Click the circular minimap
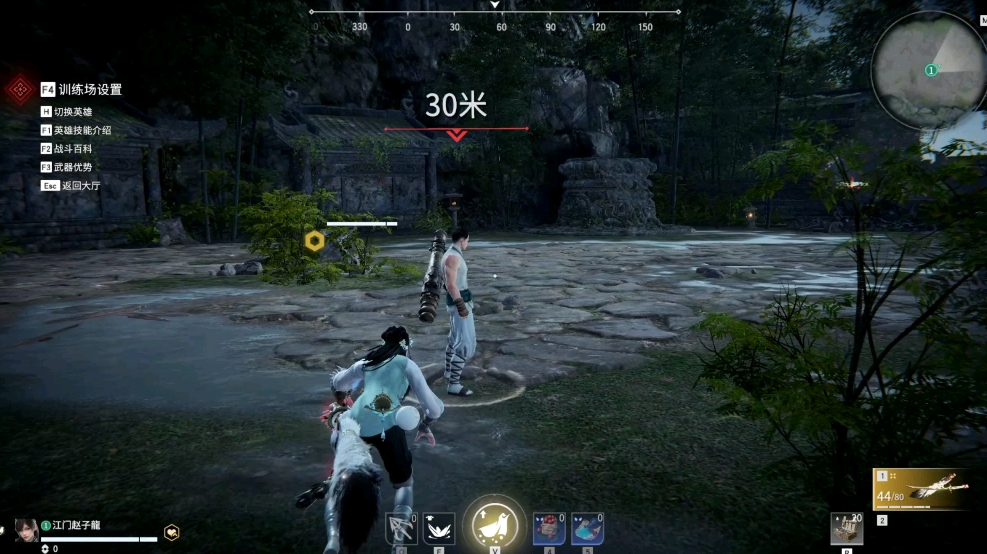 click(928, 70)
